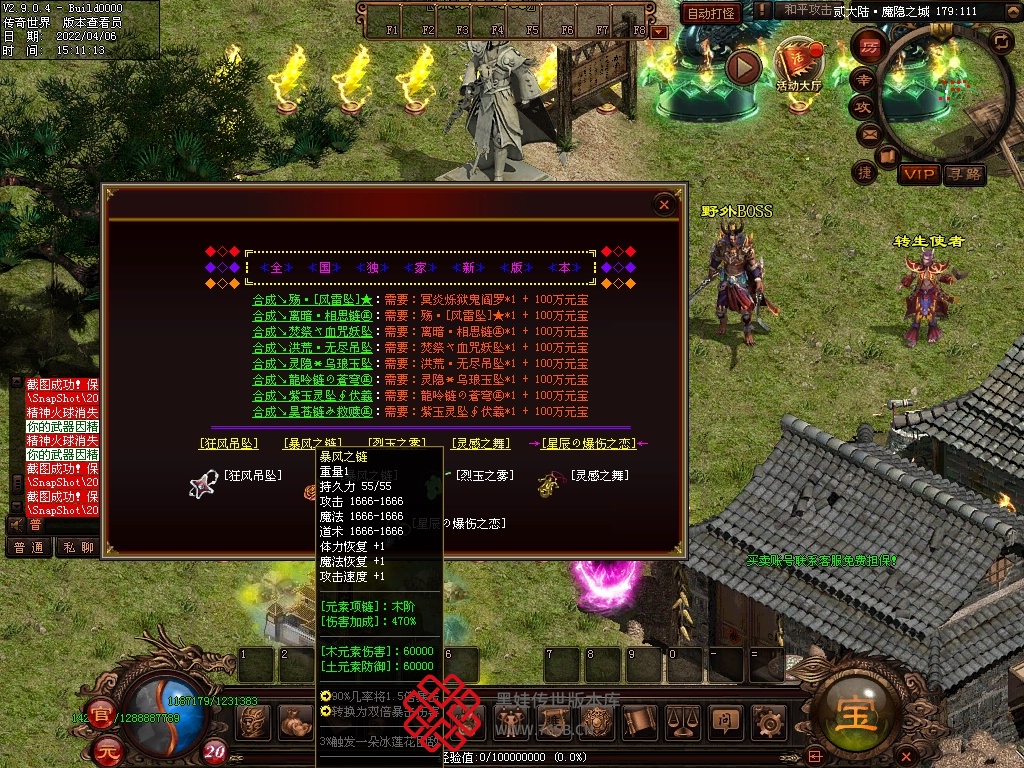The image size is (1024, 768).
Task: Activate the 寻路 pathfinding button
Action: point(964,174)
